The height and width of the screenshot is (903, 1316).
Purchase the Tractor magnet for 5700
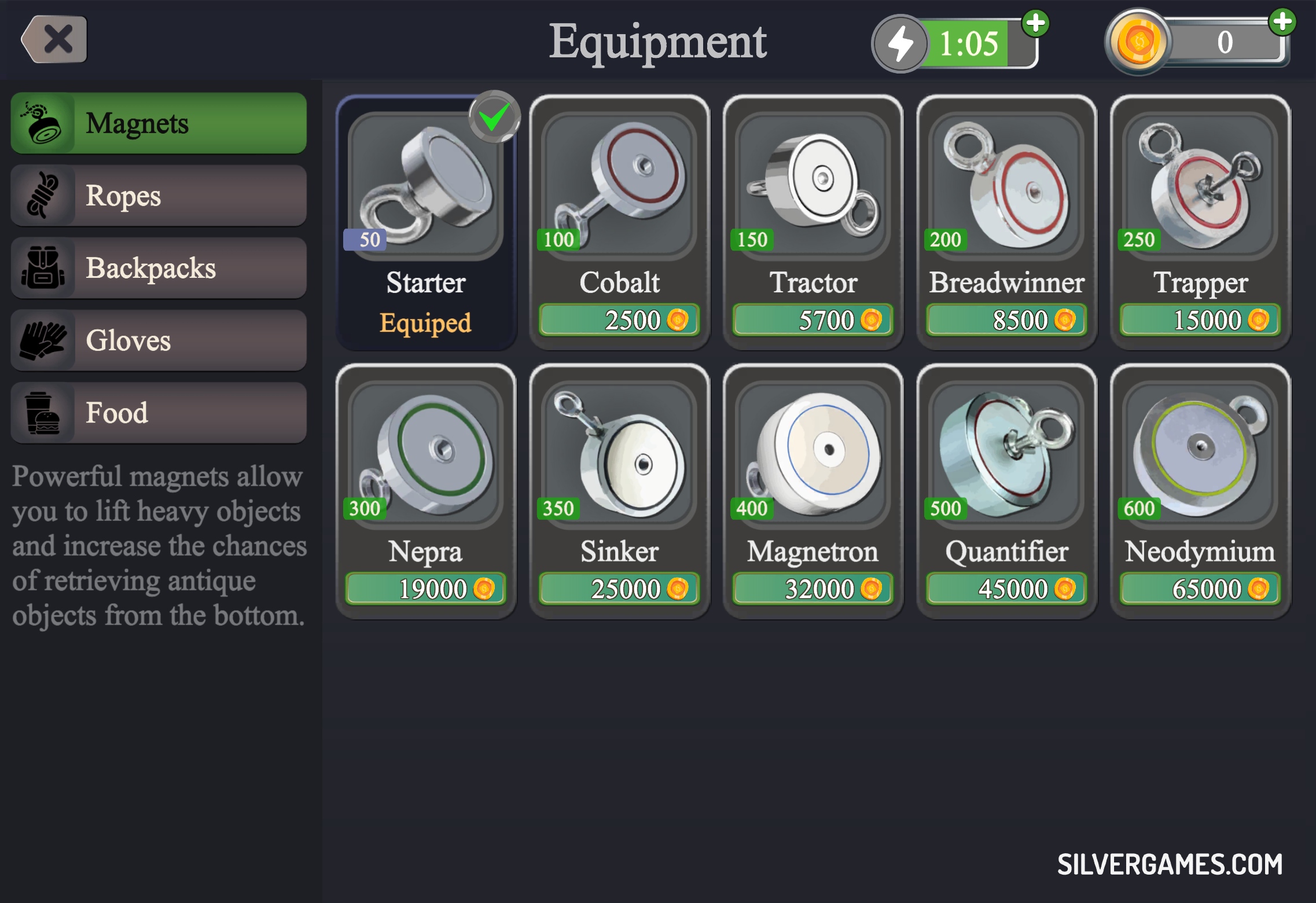[813, 320]
